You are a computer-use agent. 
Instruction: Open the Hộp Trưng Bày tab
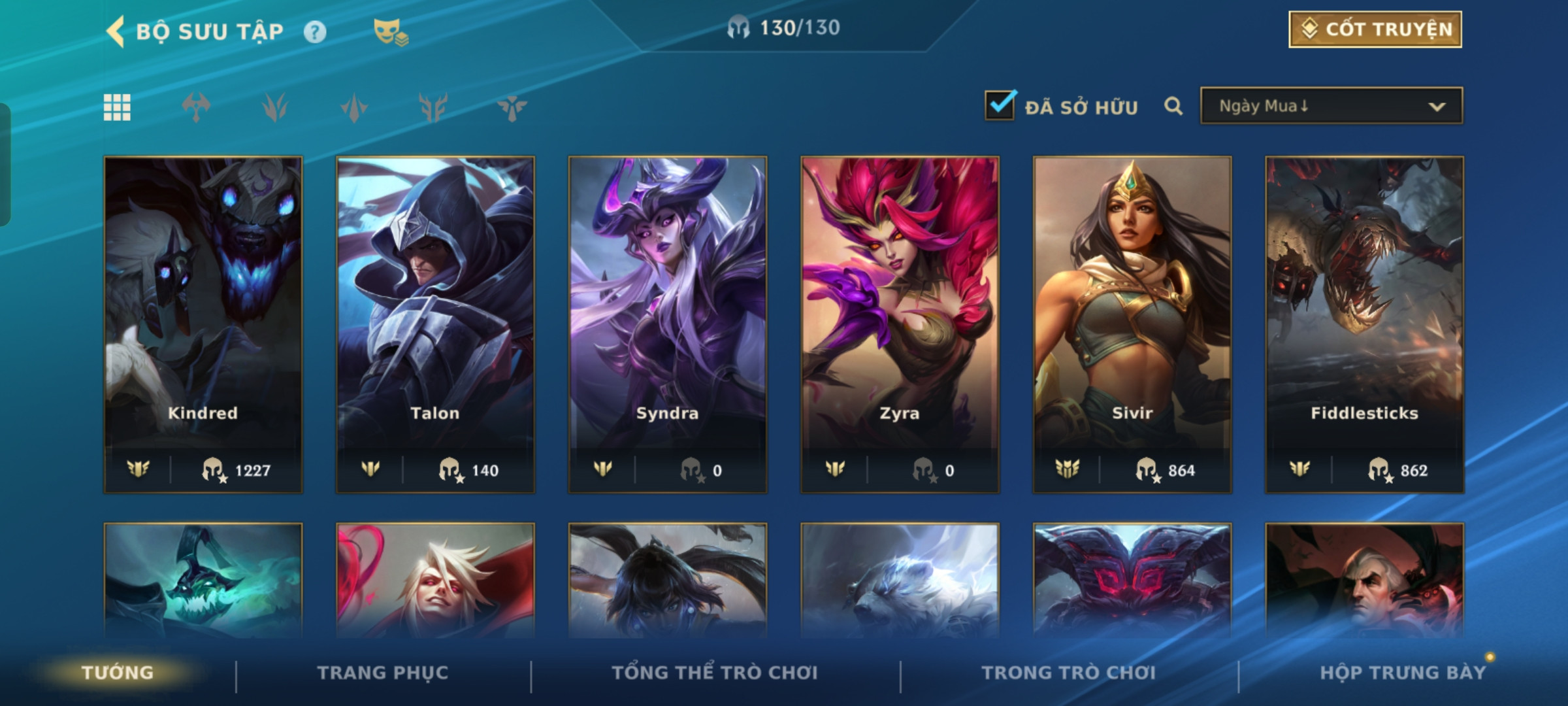[1403, 673]
